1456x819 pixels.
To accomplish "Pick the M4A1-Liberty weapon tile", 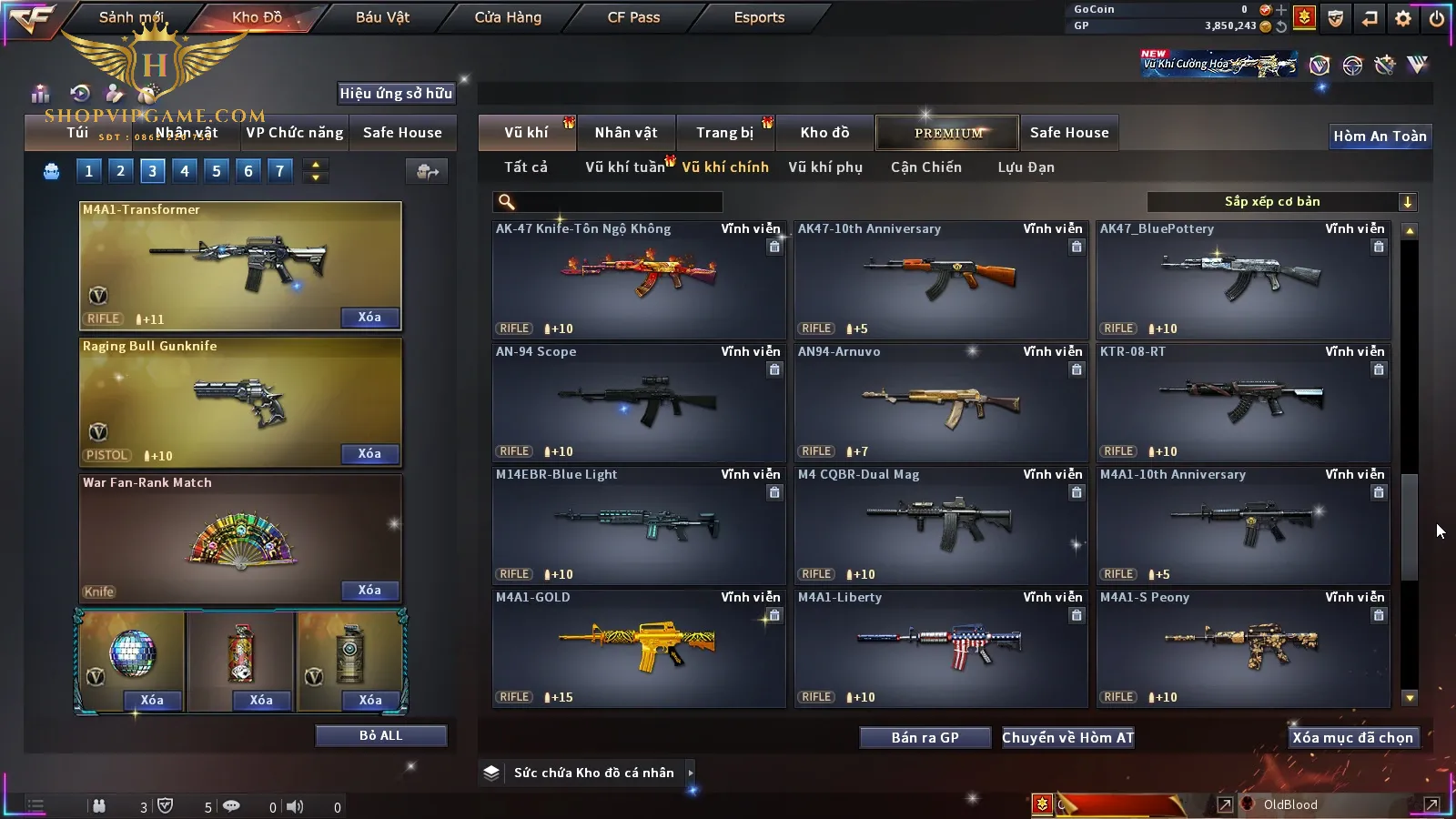I will (x=940, y=648).
